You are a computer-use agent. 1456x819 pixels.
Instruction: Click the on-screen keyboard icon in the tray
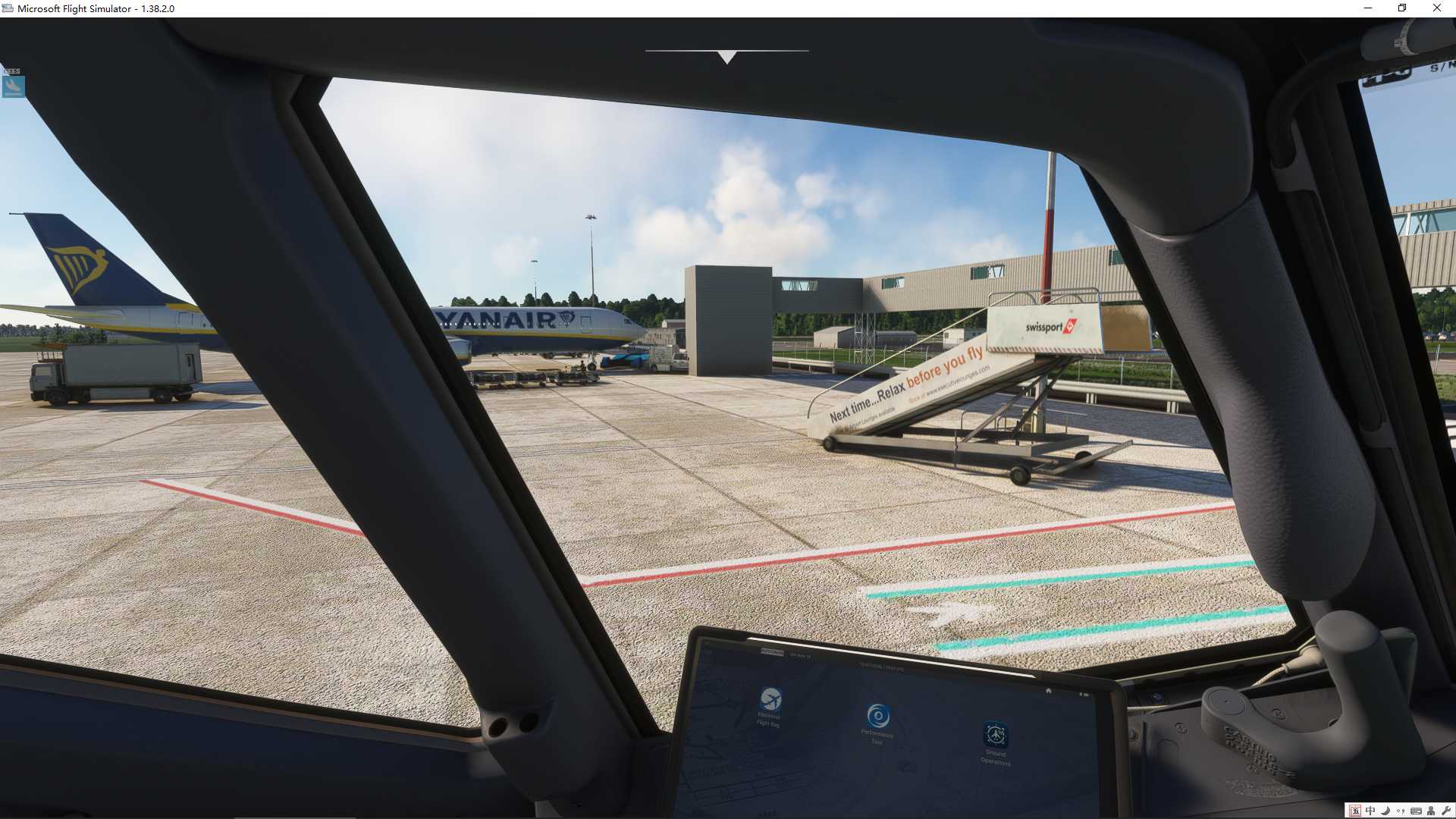coord(1417,810)
